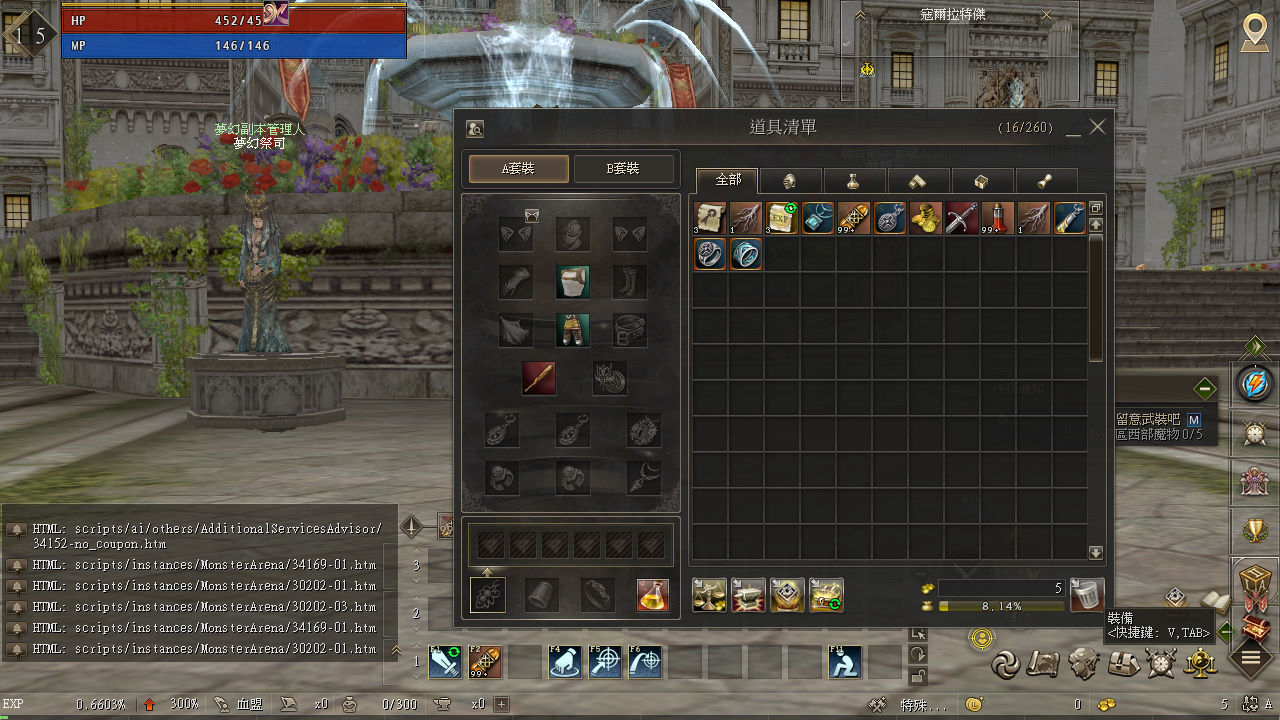
Task: Select the A套裝 equipment set
Action: [x=518, y=169]
